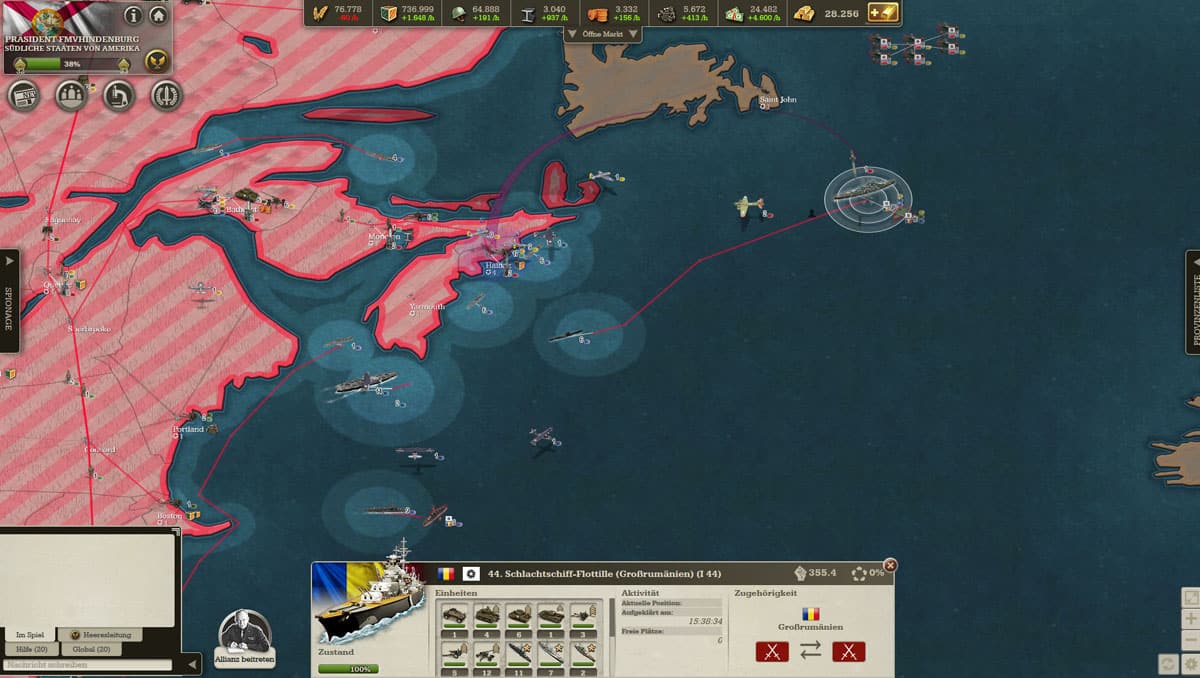Image resolution: width=1200 pixels, height=678 pixels.
Task: Switch to the Heeresleitung chat tab
Action: click(x=100, y=635)
